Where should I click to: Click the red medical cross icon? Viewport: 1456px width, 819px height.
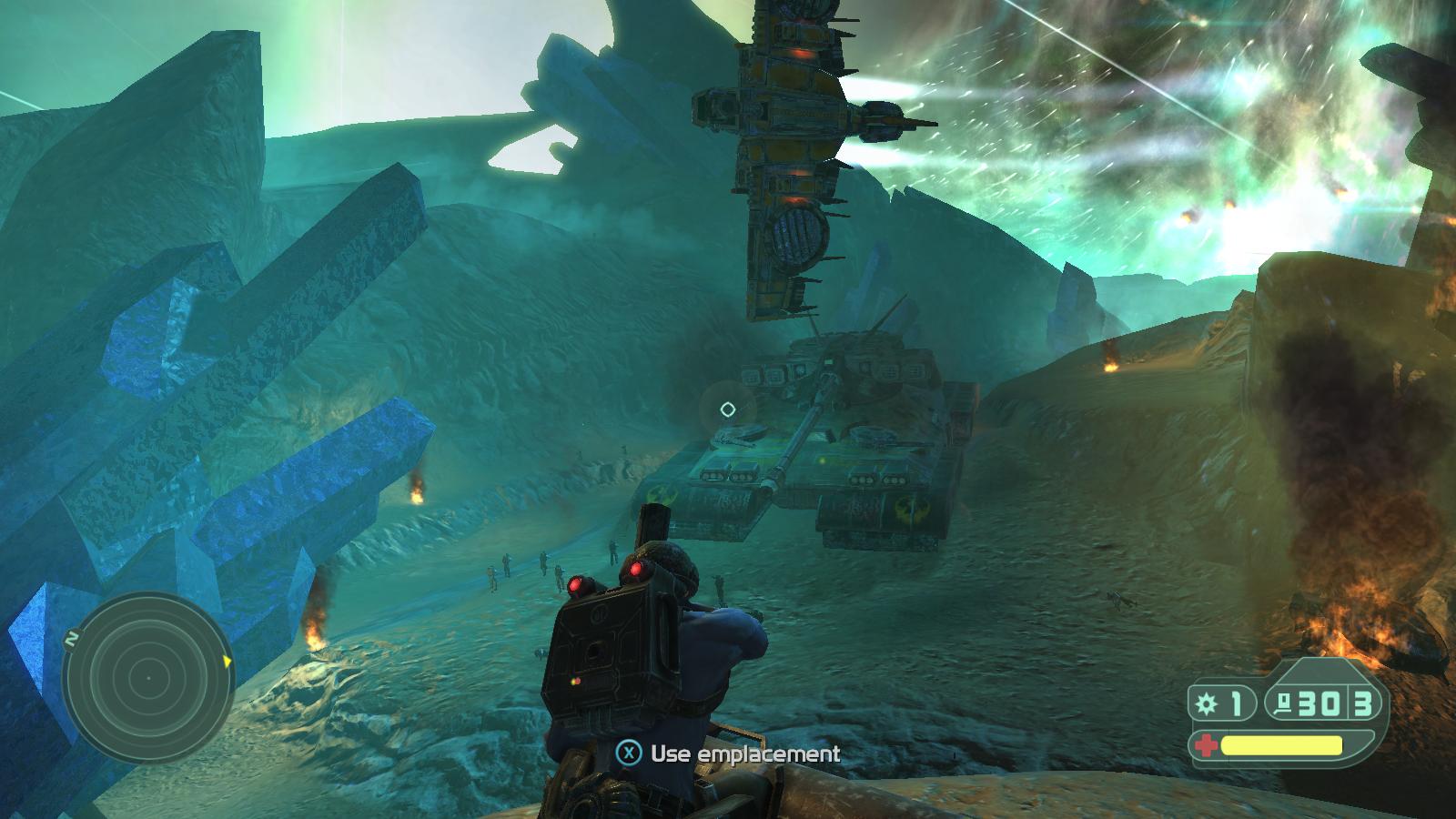[x=1206, y=746]
